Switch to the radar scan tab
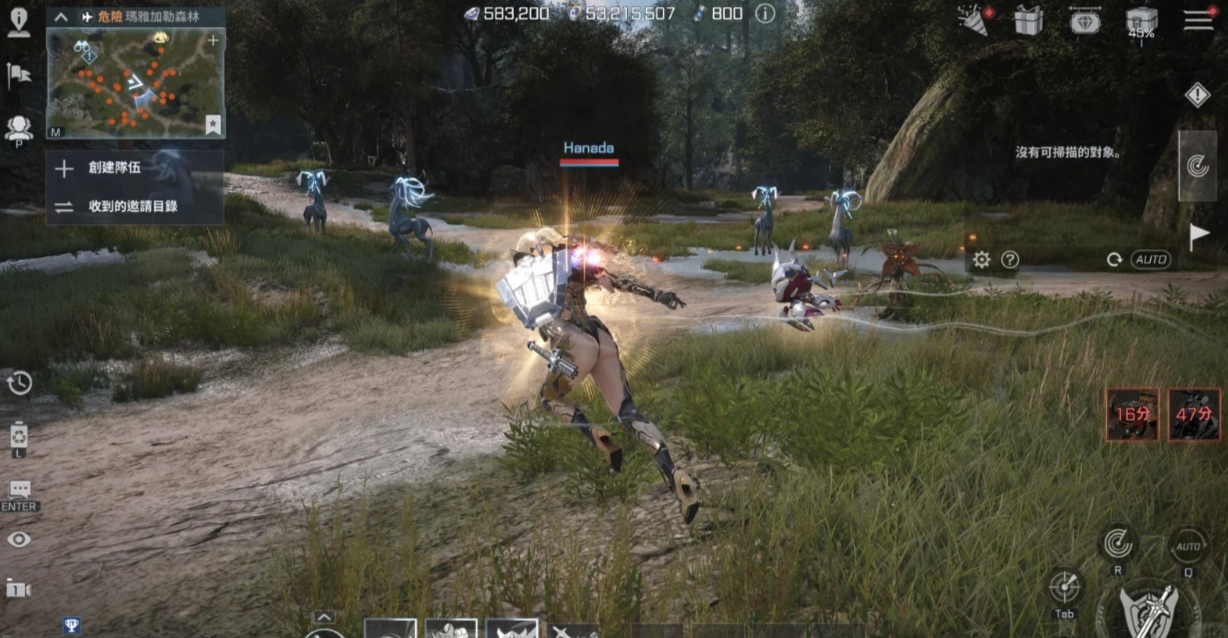 pyautogui.click(x=1197, y=166)
